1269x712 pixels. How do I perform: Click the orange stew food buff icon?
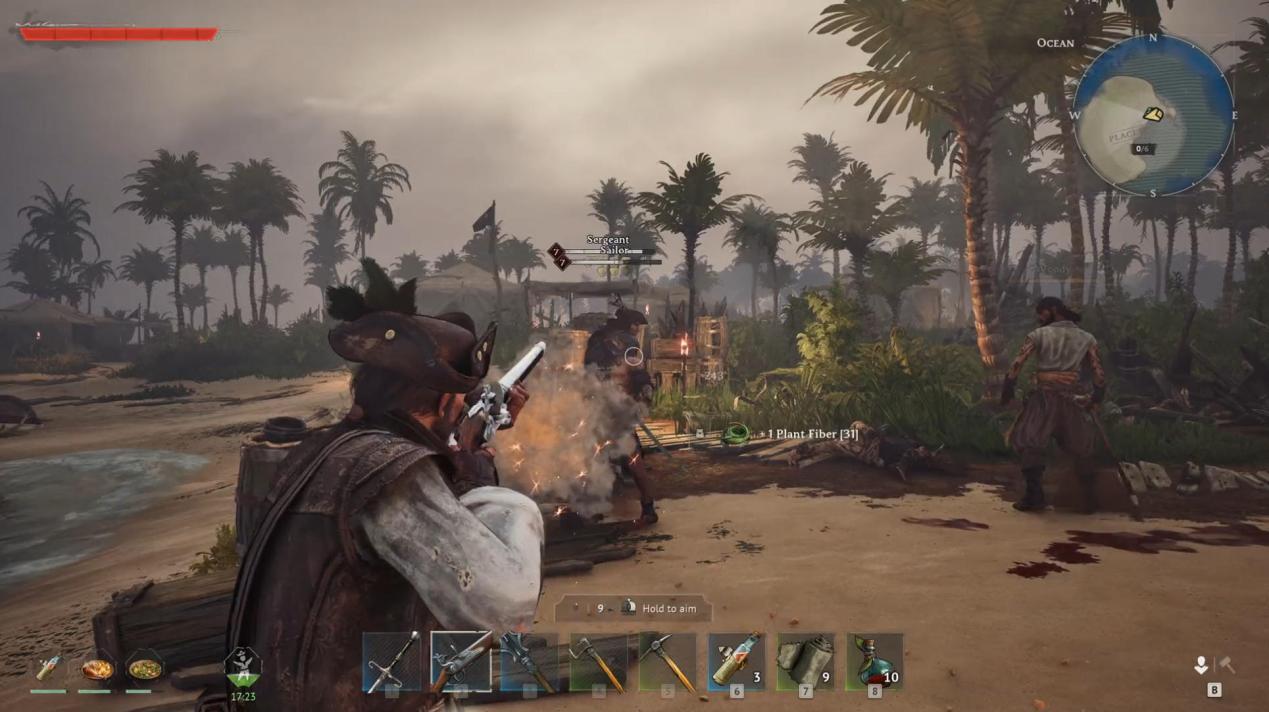coord(97,668)
